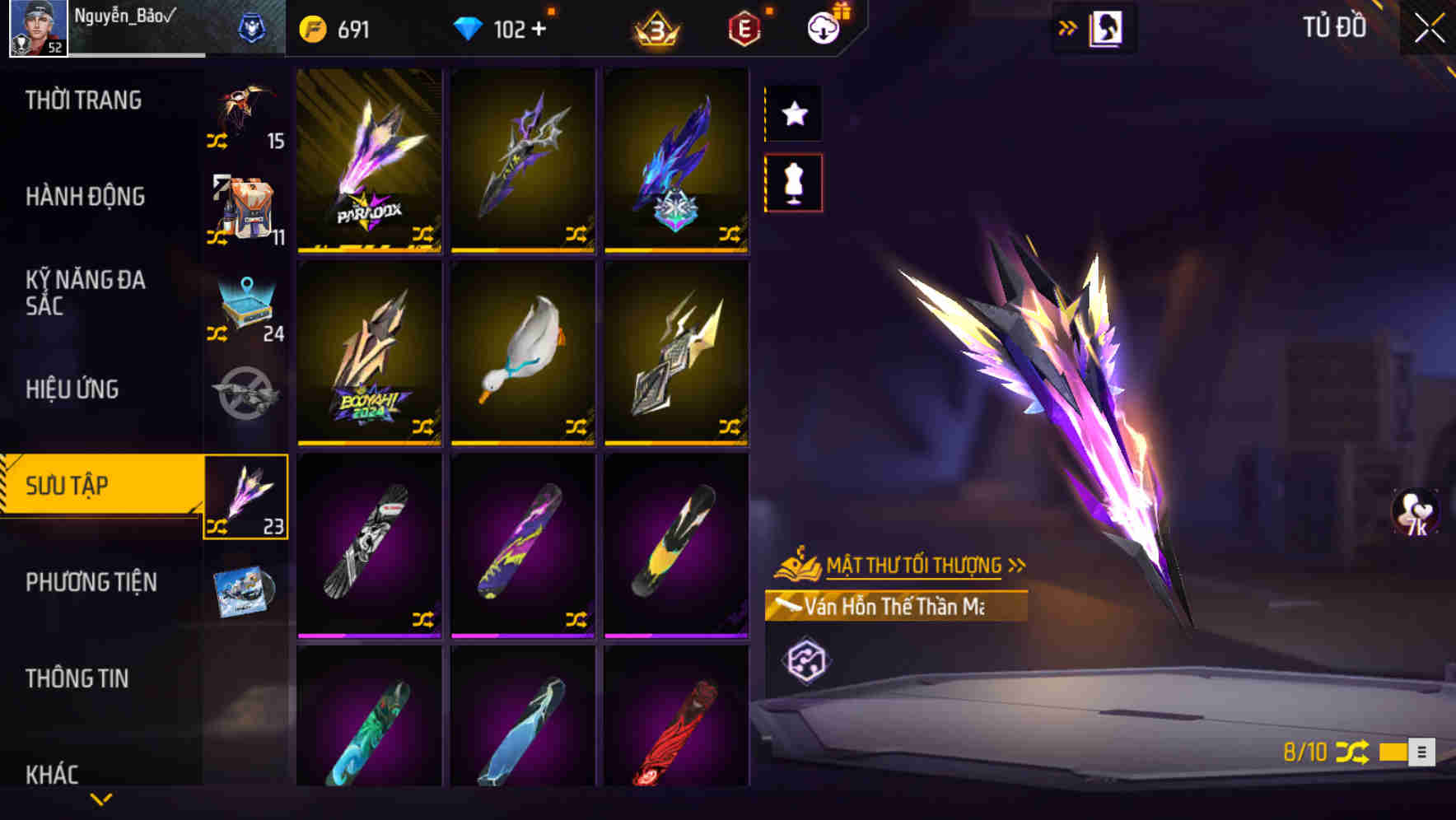Select the mannequin preview icon
Viewport: 1456px width, 820px height.
(792, 184)
